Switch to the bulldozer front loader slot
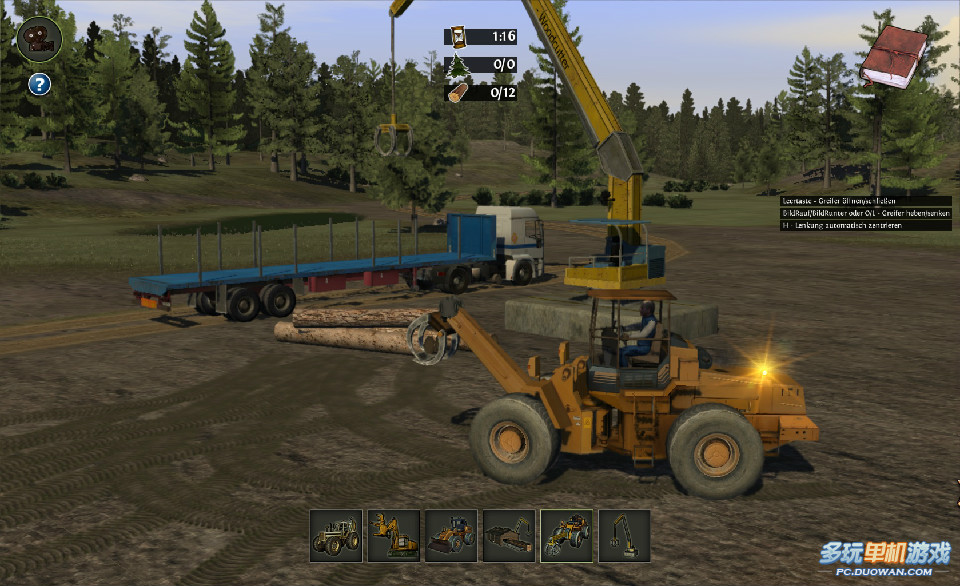Screen dimensions: 960x586 click(x=451, y=536)
